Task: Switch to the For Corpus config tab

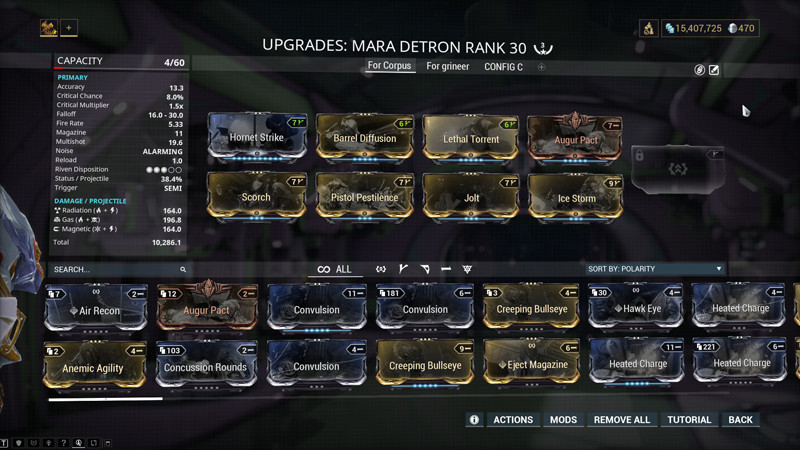Action: pyautogui.click(x=389, y=67)
